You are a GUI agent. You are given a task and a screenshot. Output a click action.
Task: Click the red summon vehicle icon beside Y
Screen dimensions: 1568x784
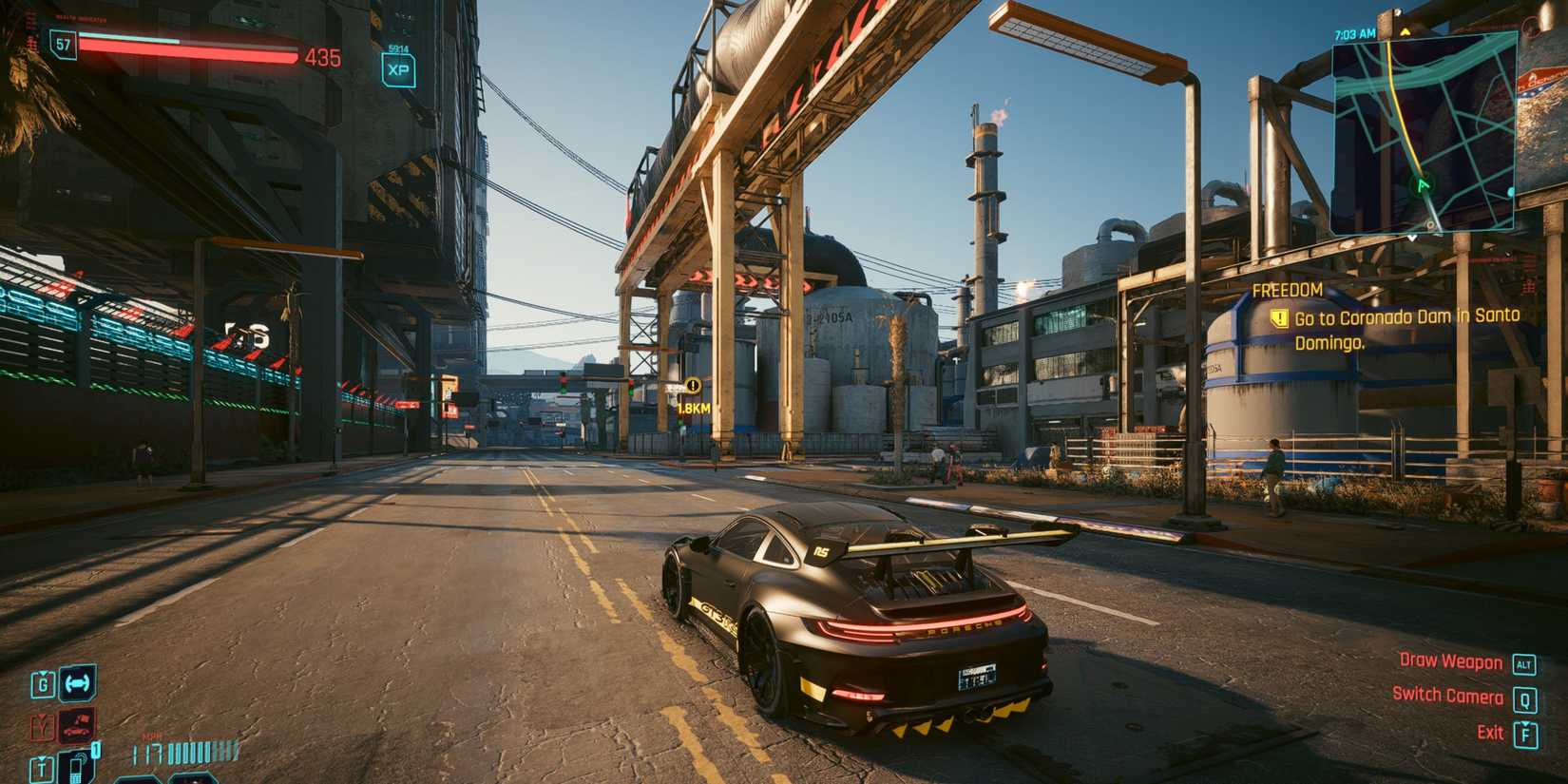click(74, 724)
